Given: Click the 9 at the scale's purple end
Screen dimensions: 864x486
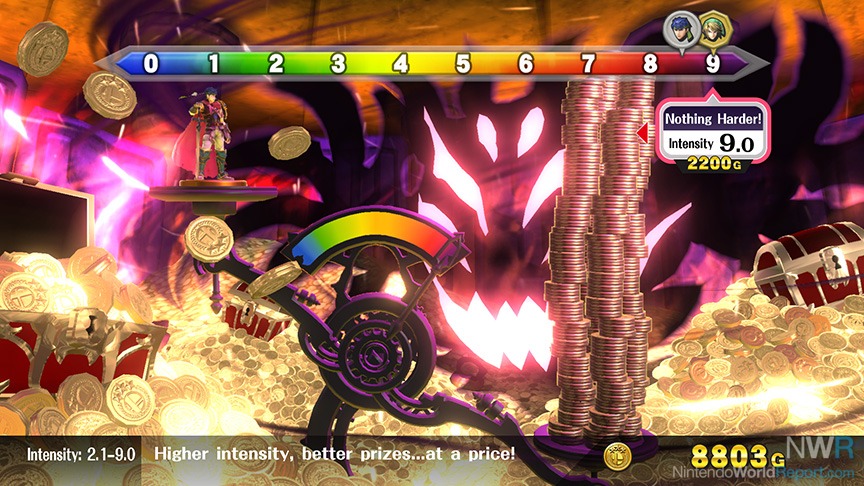Looking at the screenshot, I should [x=713, y=65].
